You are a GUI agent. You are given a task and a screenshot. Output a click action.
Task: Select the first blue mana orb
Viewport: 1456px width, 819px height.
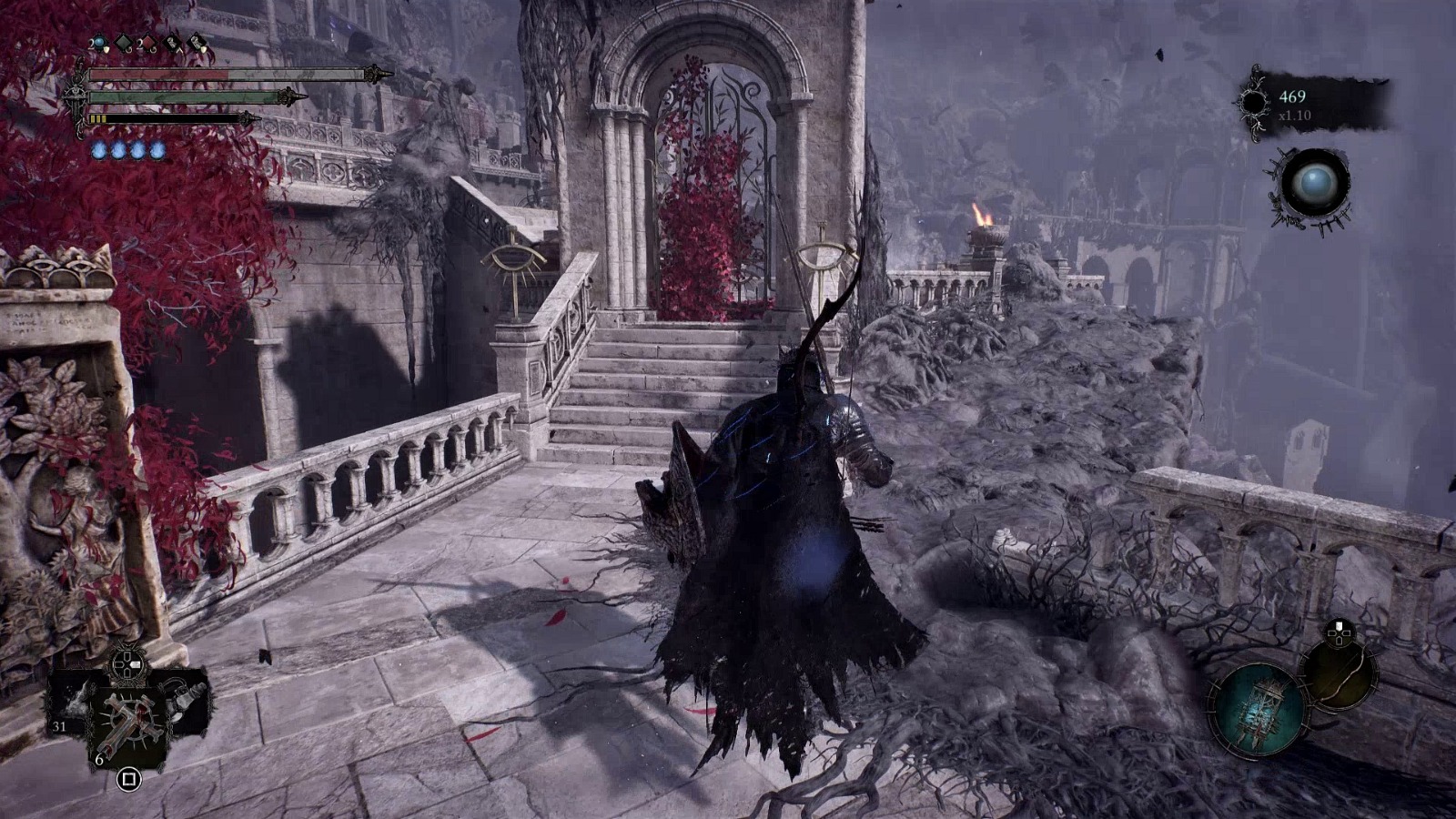[97, 149]
